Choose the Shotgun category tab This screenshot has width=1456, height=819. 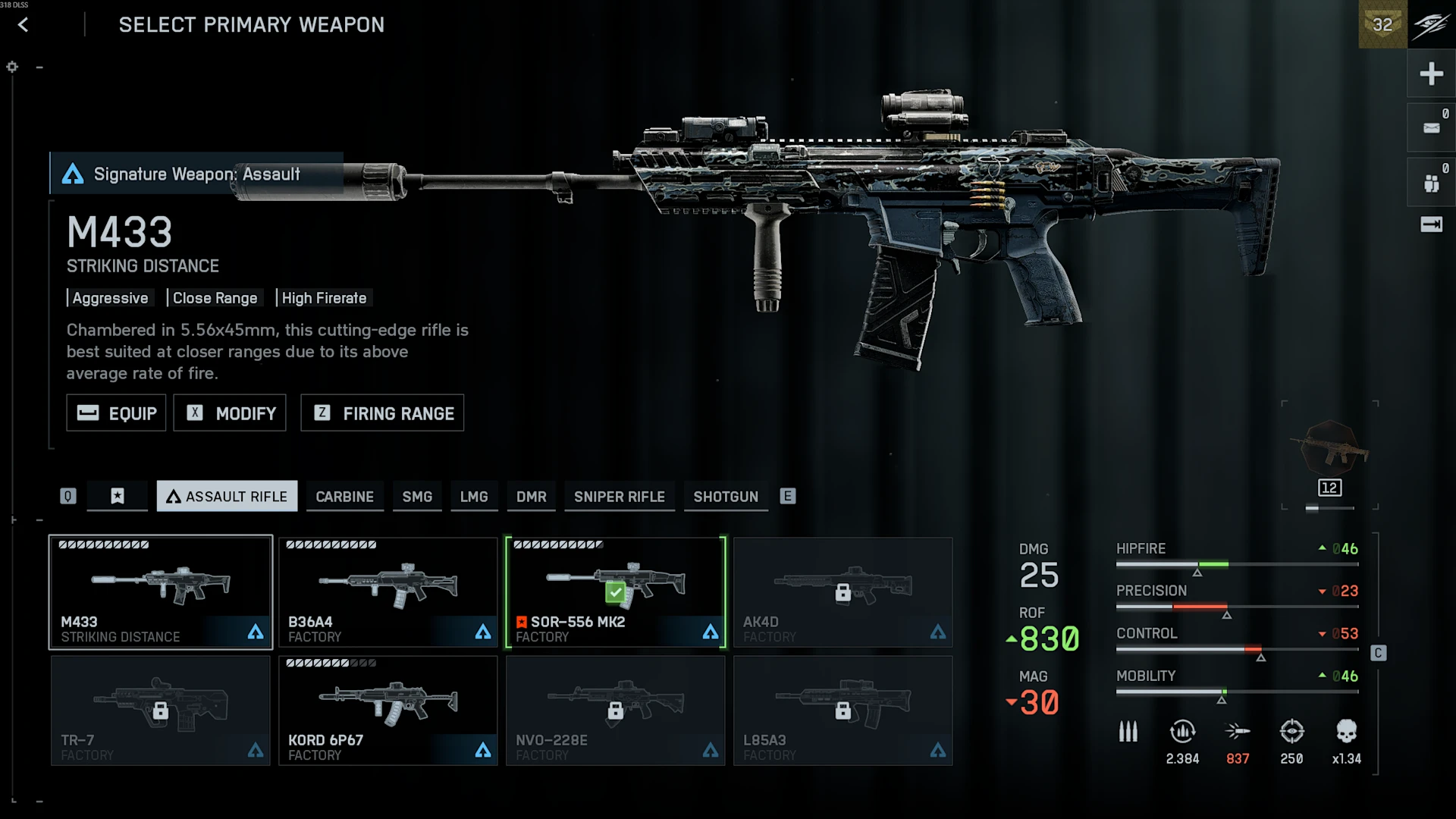point(726,497)
